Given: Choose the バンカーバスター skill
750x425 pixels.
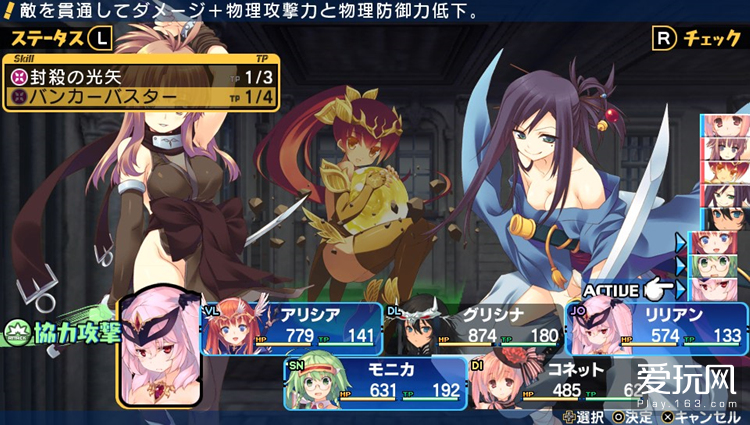Looking at the screenshot, I should pos(141,97).
